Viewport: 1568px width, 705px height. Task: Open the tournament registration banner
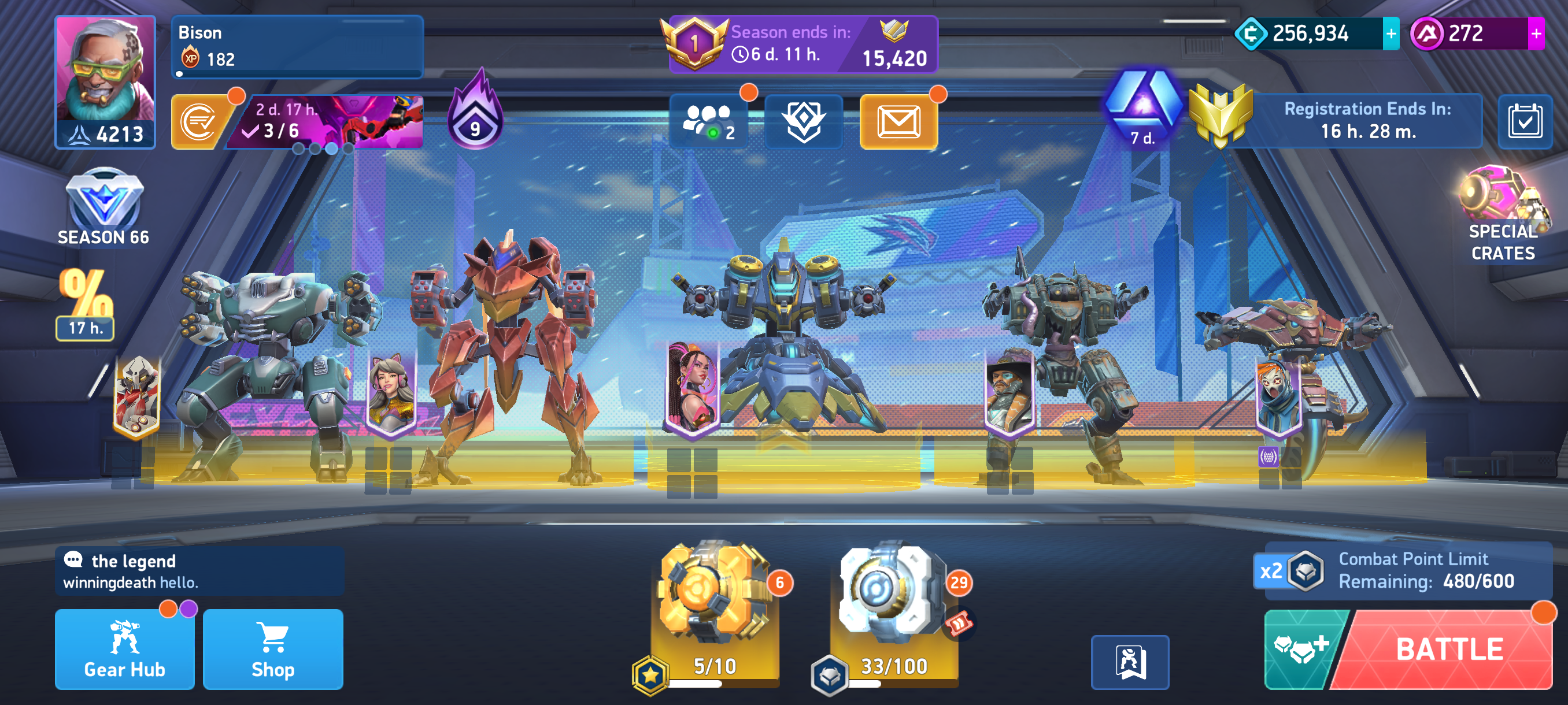(x=1367, y=120)
